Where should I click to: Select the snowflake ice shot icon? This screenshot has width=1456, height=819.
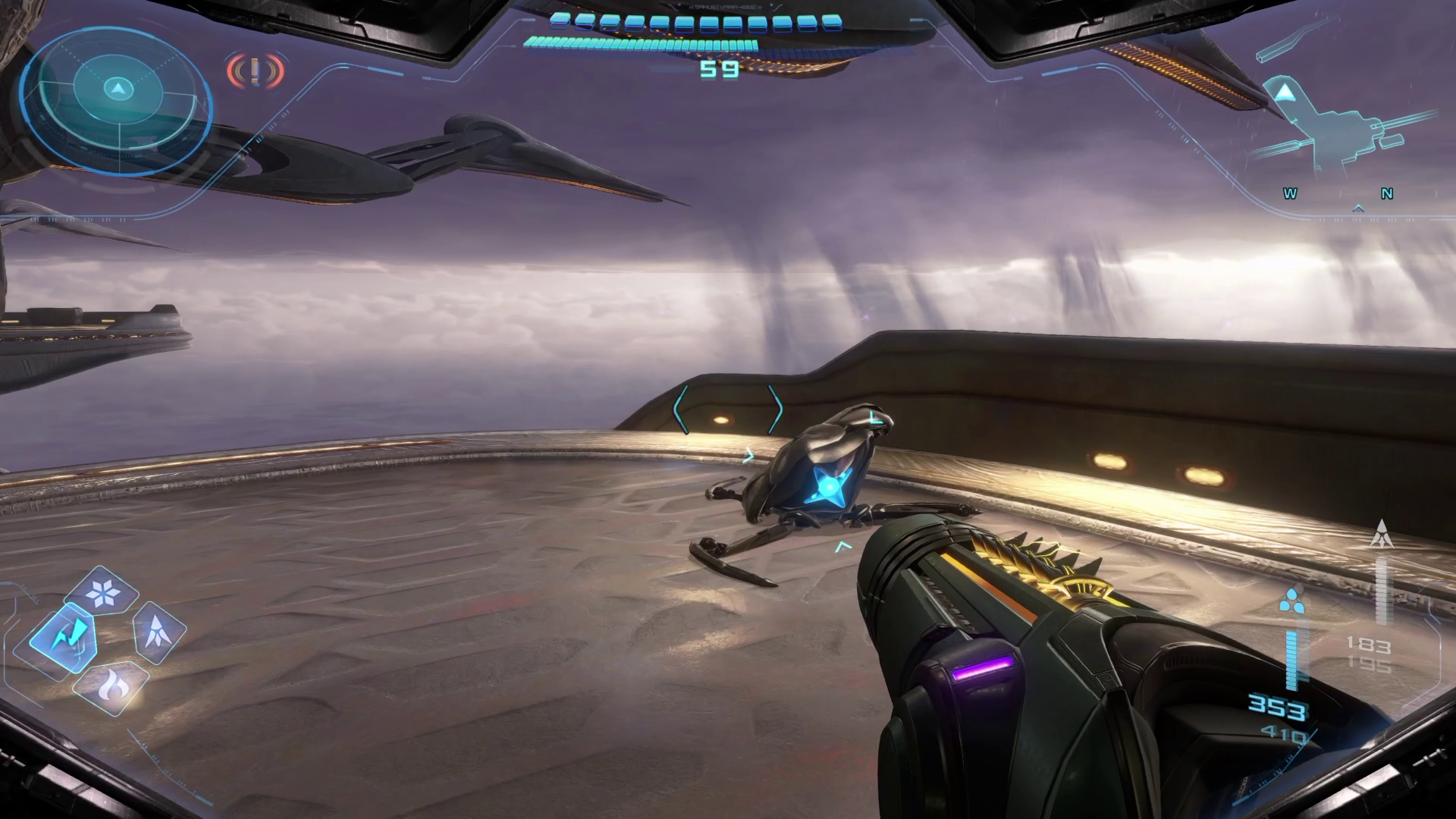[102, 591]
